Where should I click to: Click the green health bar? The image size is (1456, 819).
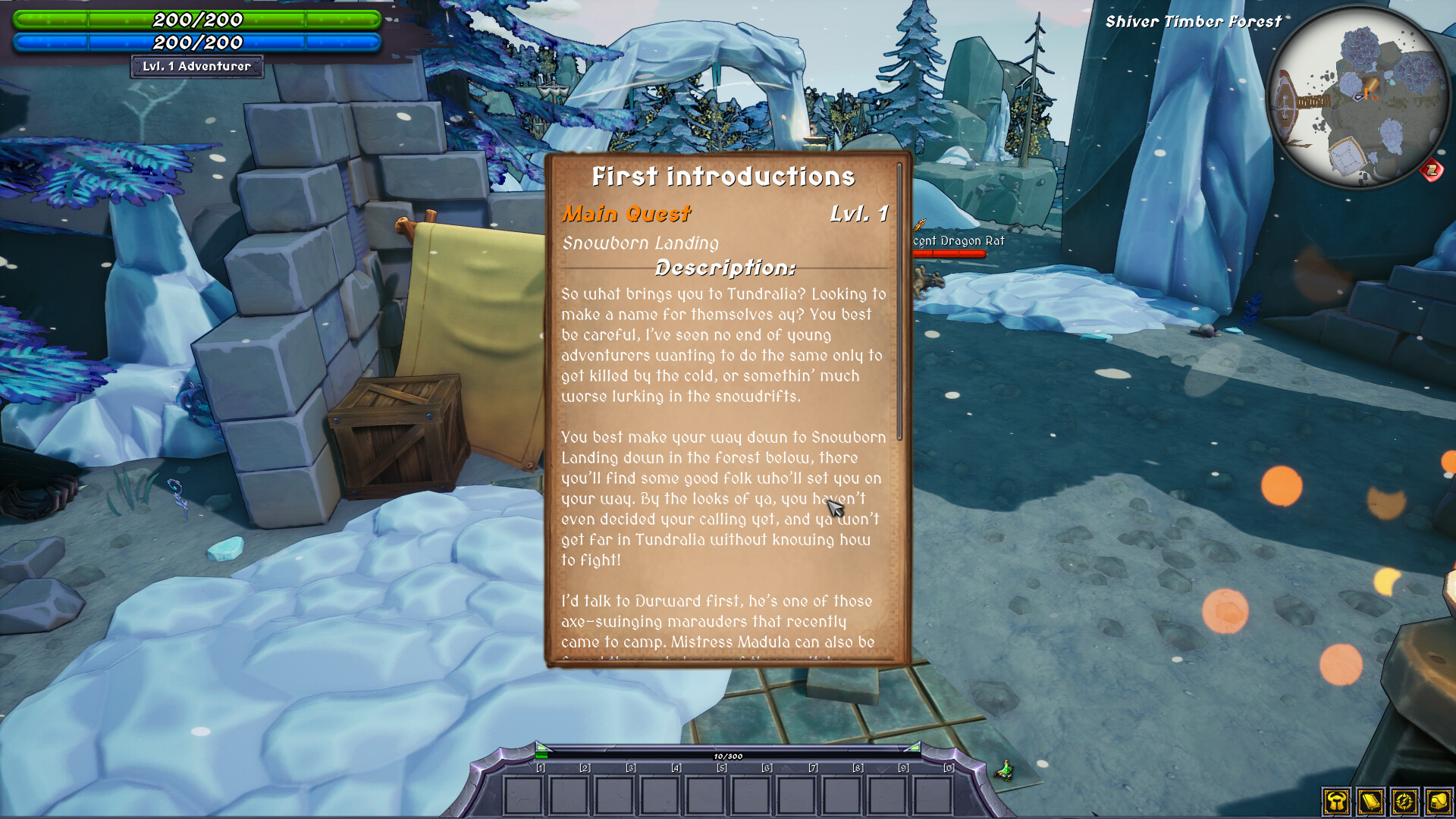tap(196, 20)
